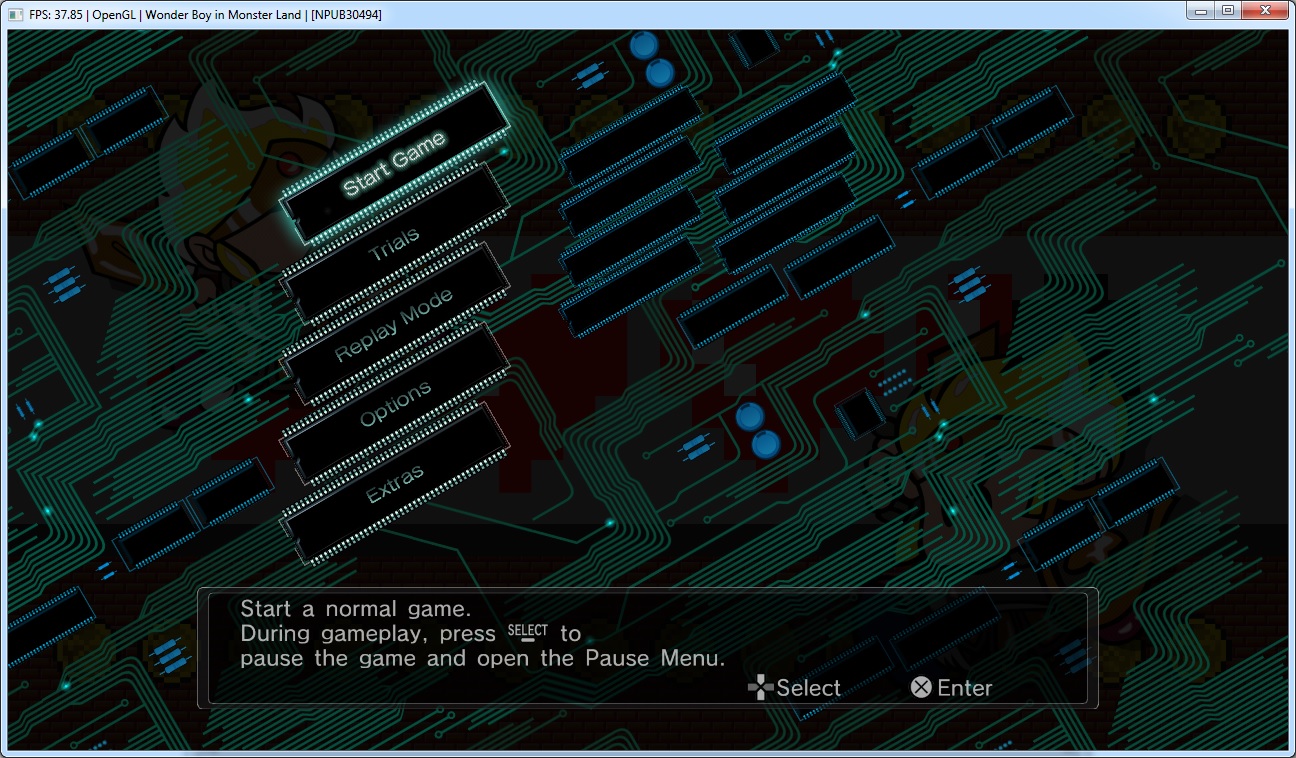Minimize the emulator window
The height and width of the screenshot is (758, 1296).
coord(1200,11)
